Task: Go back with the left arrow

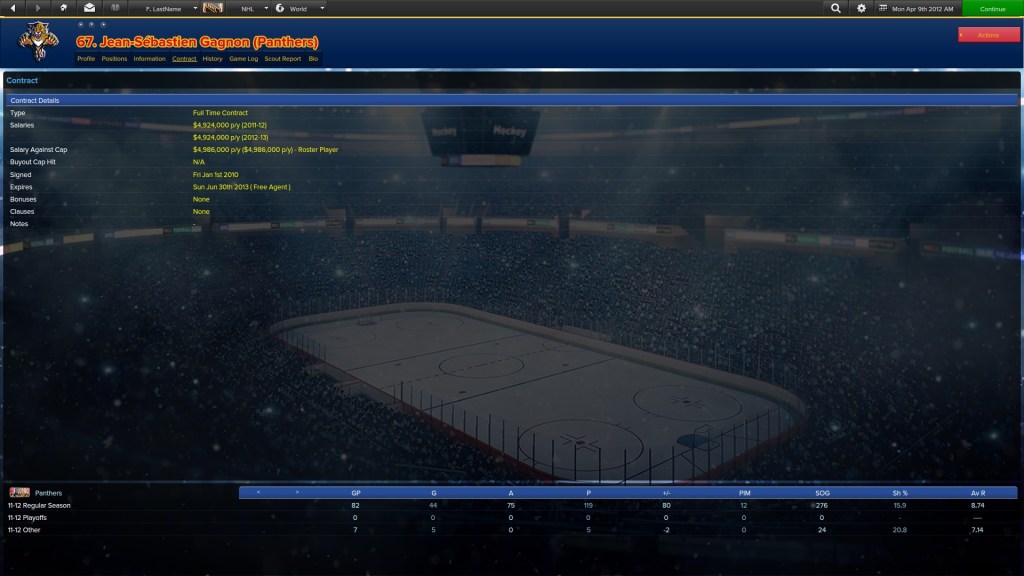Action: pos(13,8)
